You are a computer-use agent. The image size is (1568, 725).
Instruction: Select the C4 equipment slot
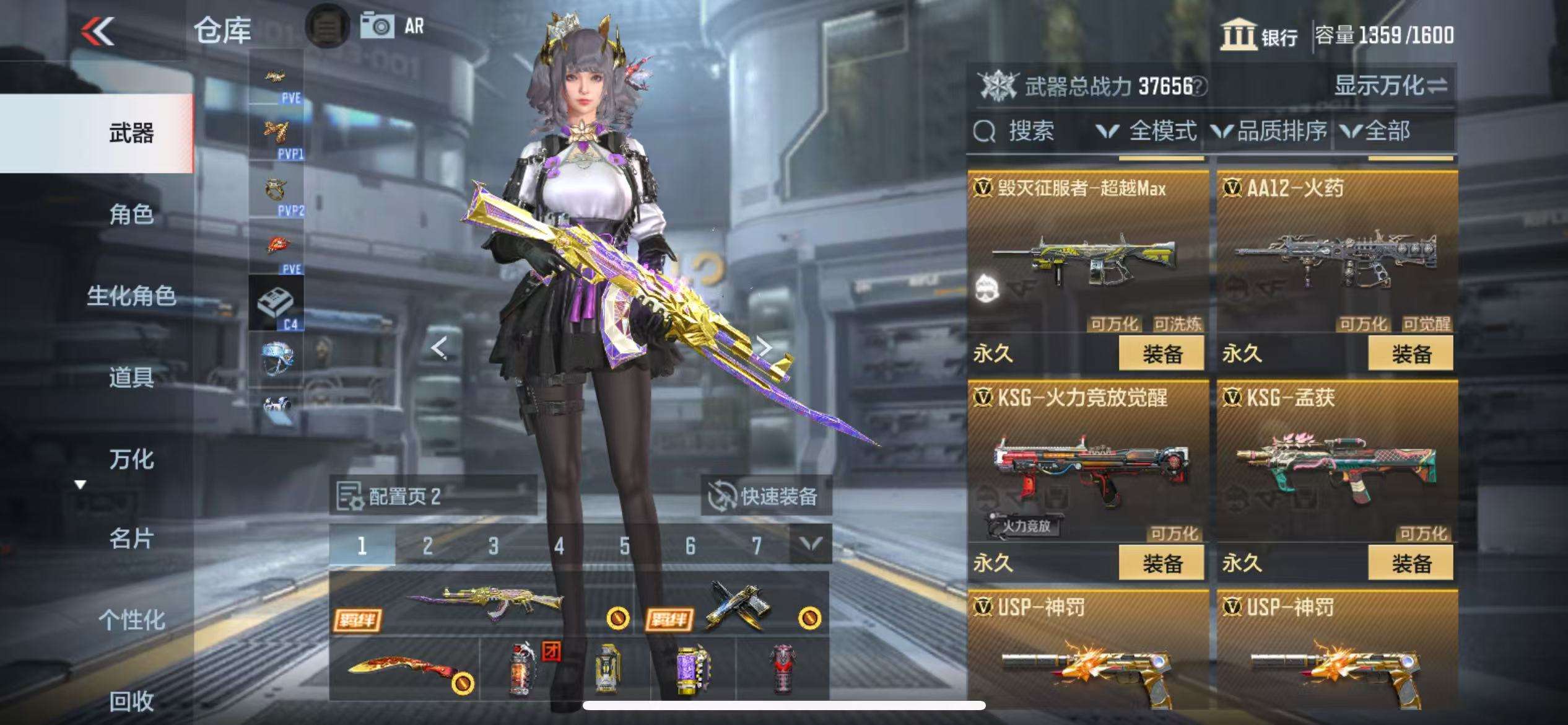(x=276, y=304)
